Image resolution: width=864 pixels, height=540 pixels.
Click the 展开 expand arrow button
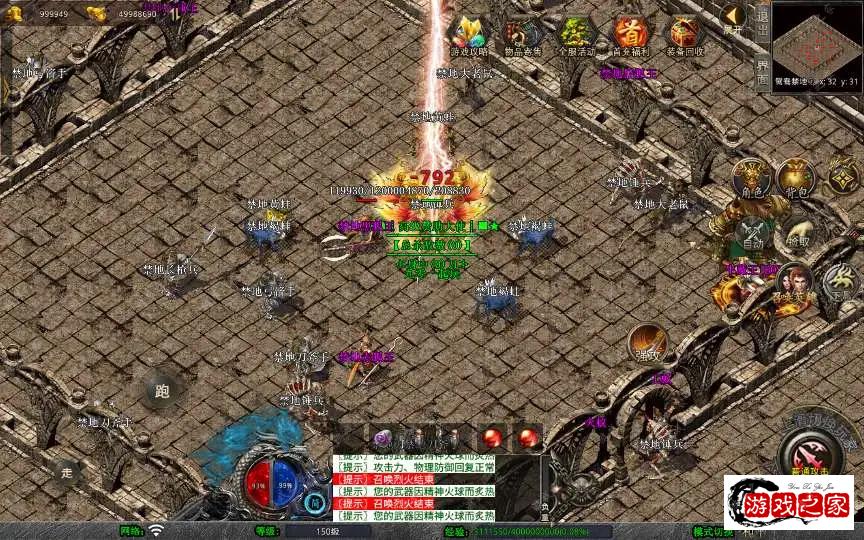click(x=735, y=18)
